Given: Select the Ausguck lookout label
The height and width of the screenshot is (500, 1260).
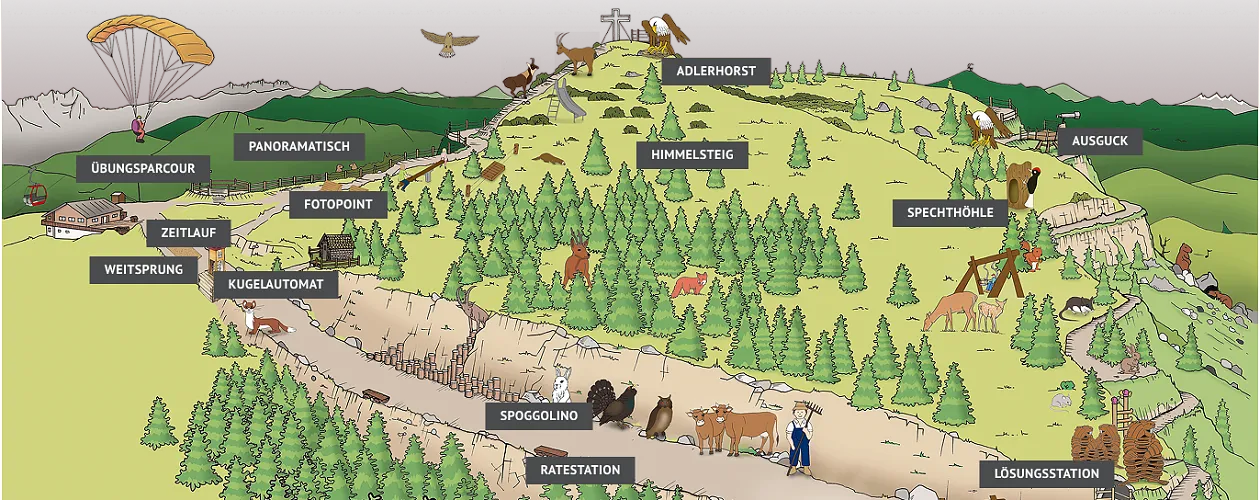Looking at the screenshot, I should coord(1099,141).
